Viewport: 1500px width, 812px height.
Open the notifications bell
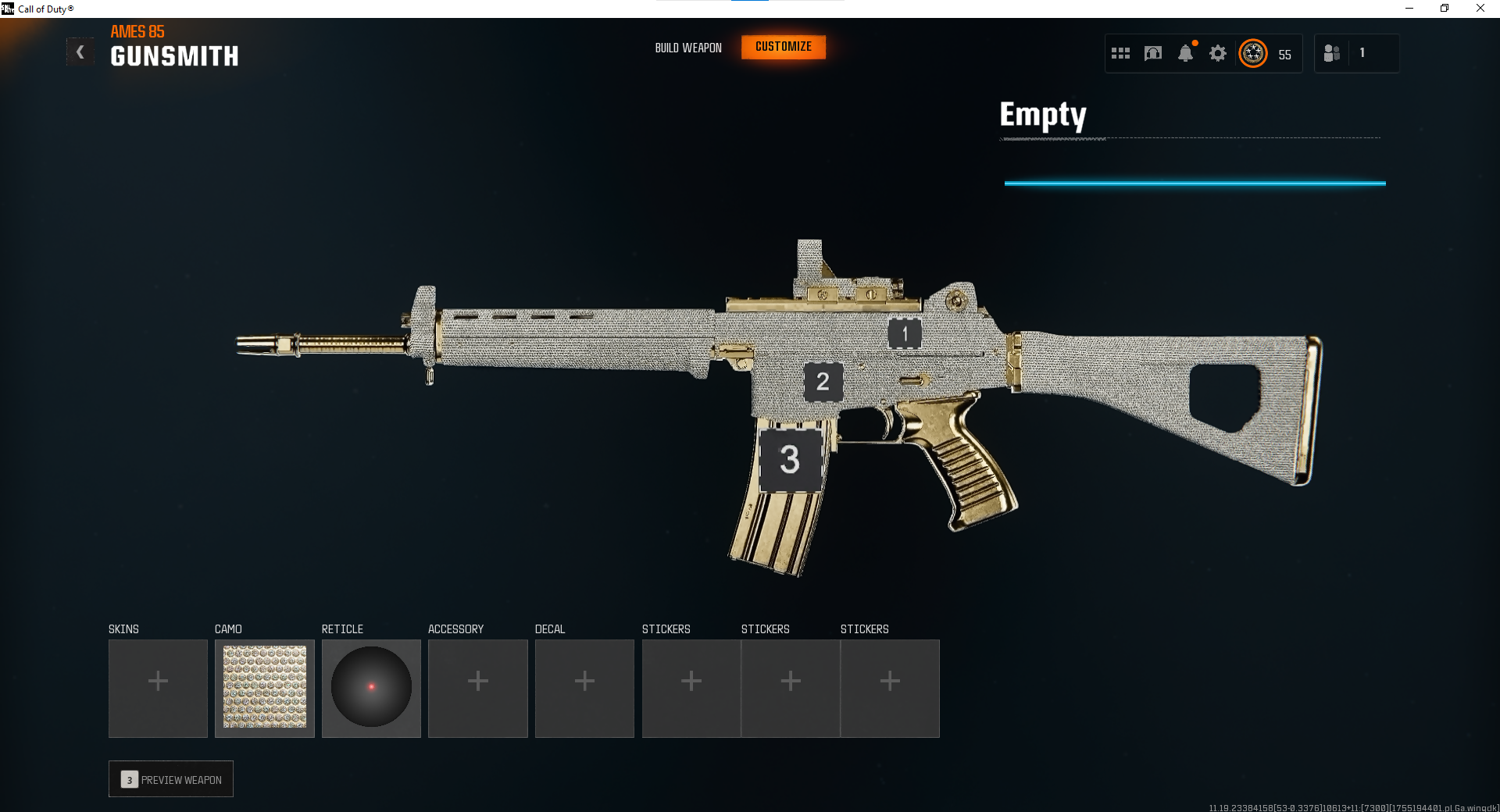click(1185, 53)
